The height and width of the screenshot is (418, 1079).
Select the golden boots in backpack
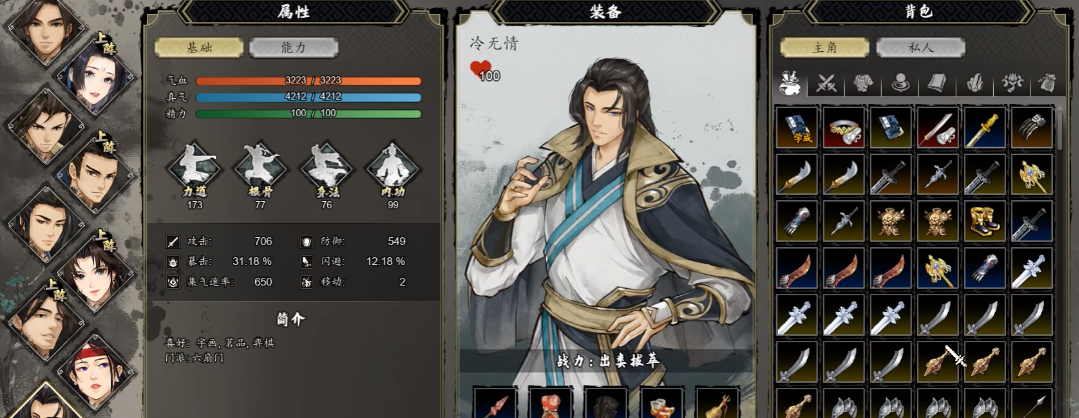986,221
